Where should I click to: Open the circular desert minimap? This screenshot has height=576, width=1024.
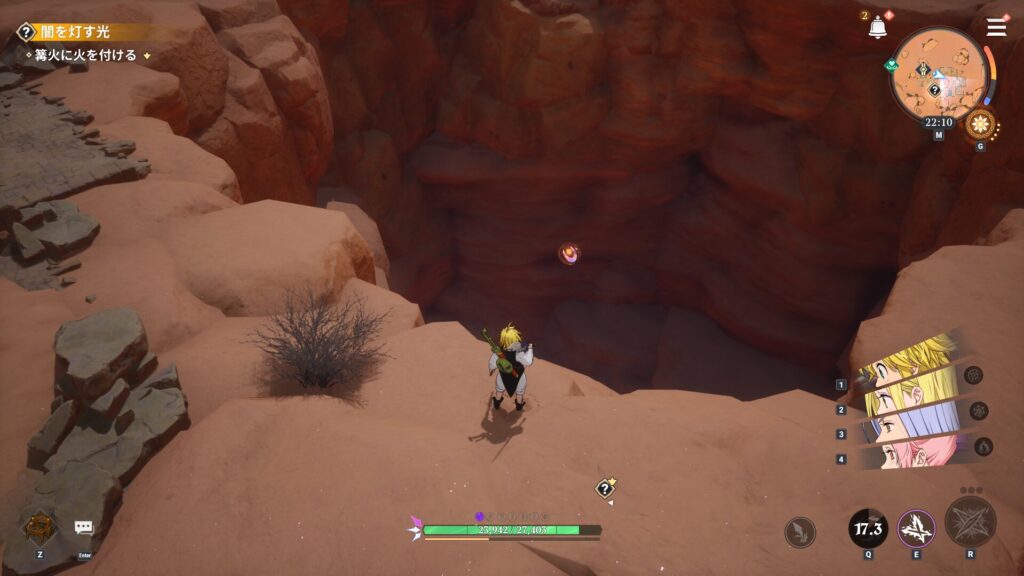[938, 73]
